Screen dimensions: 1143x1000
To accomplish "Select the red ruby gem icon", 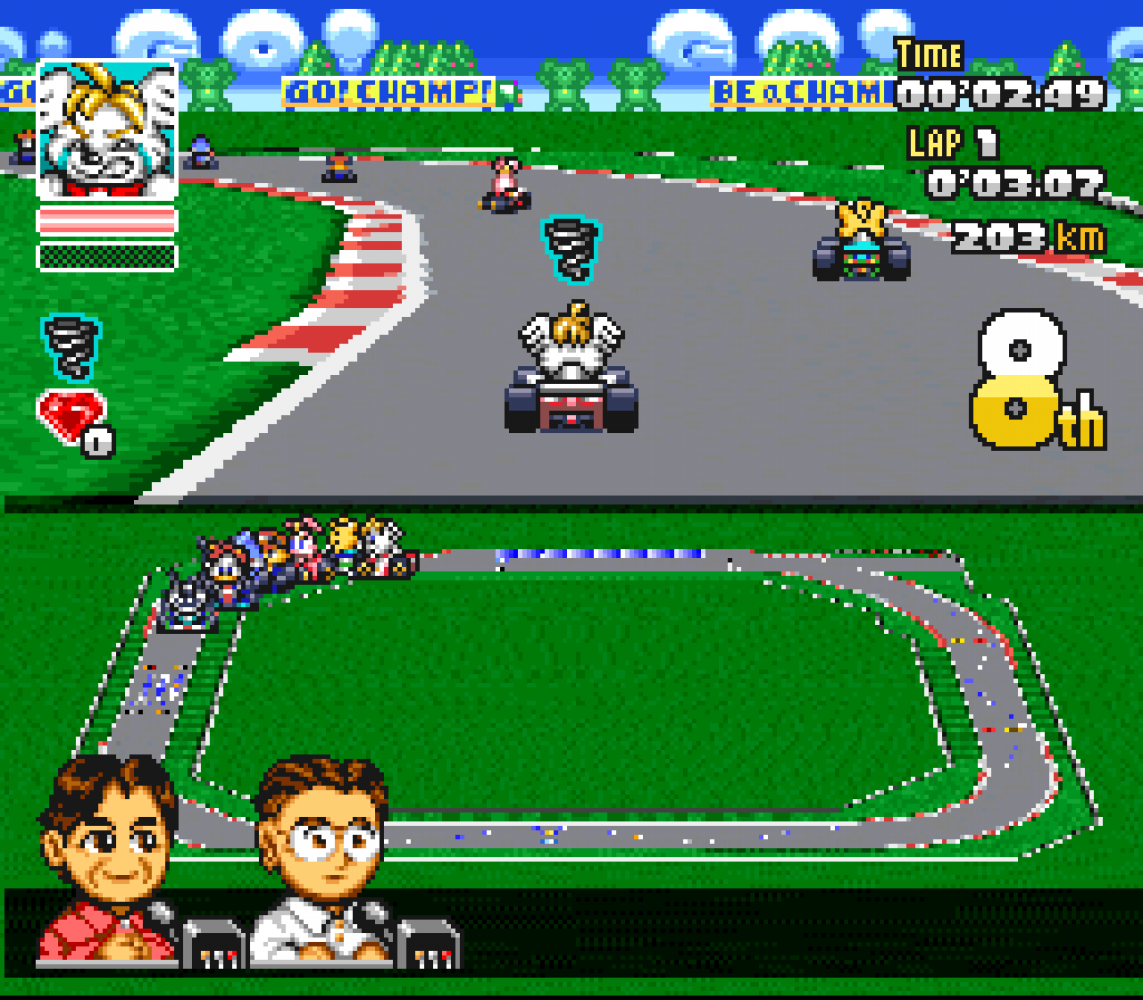I will 70,415.
